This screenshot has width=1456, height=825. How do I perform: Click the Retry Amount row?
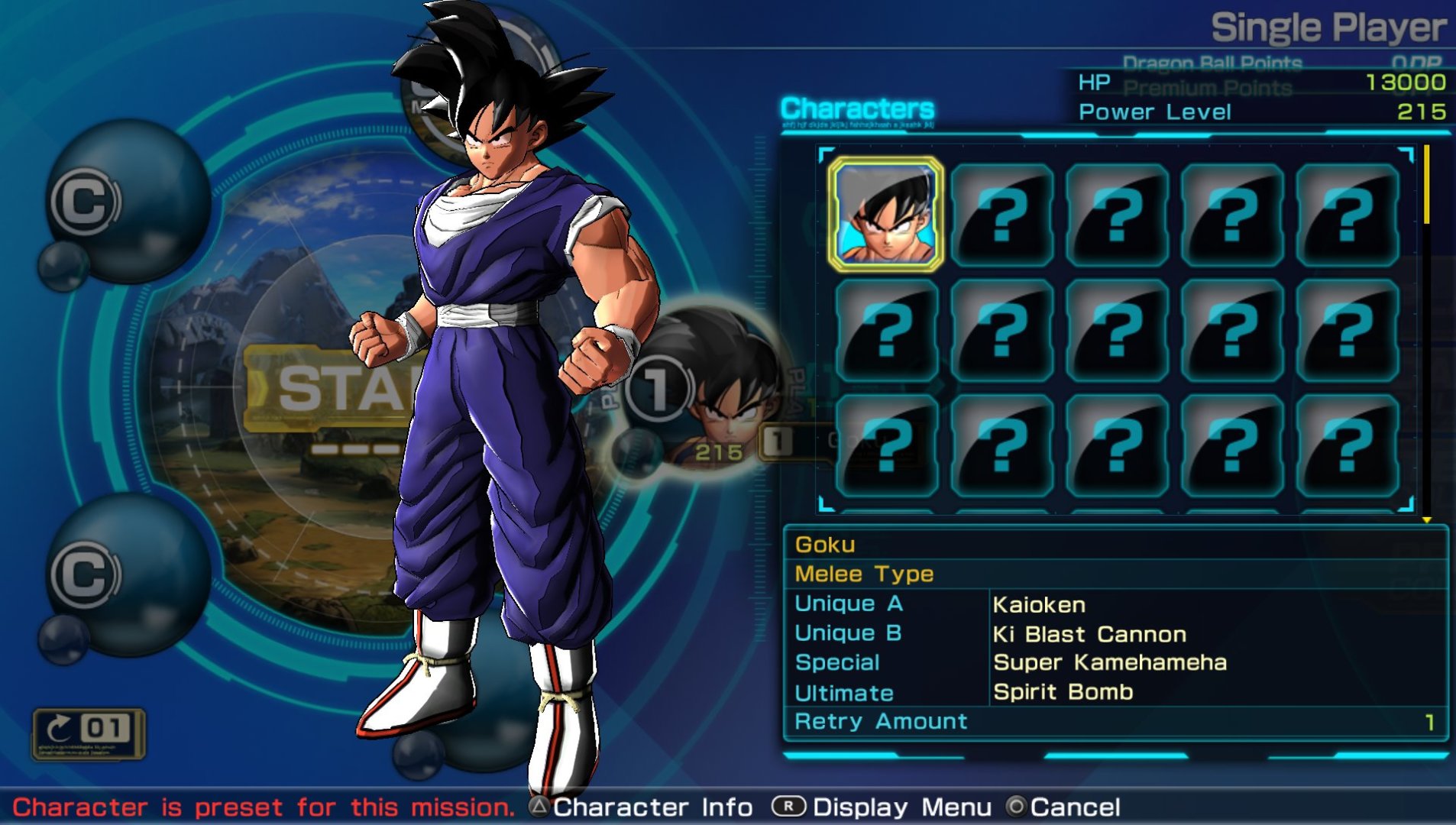1115,722
